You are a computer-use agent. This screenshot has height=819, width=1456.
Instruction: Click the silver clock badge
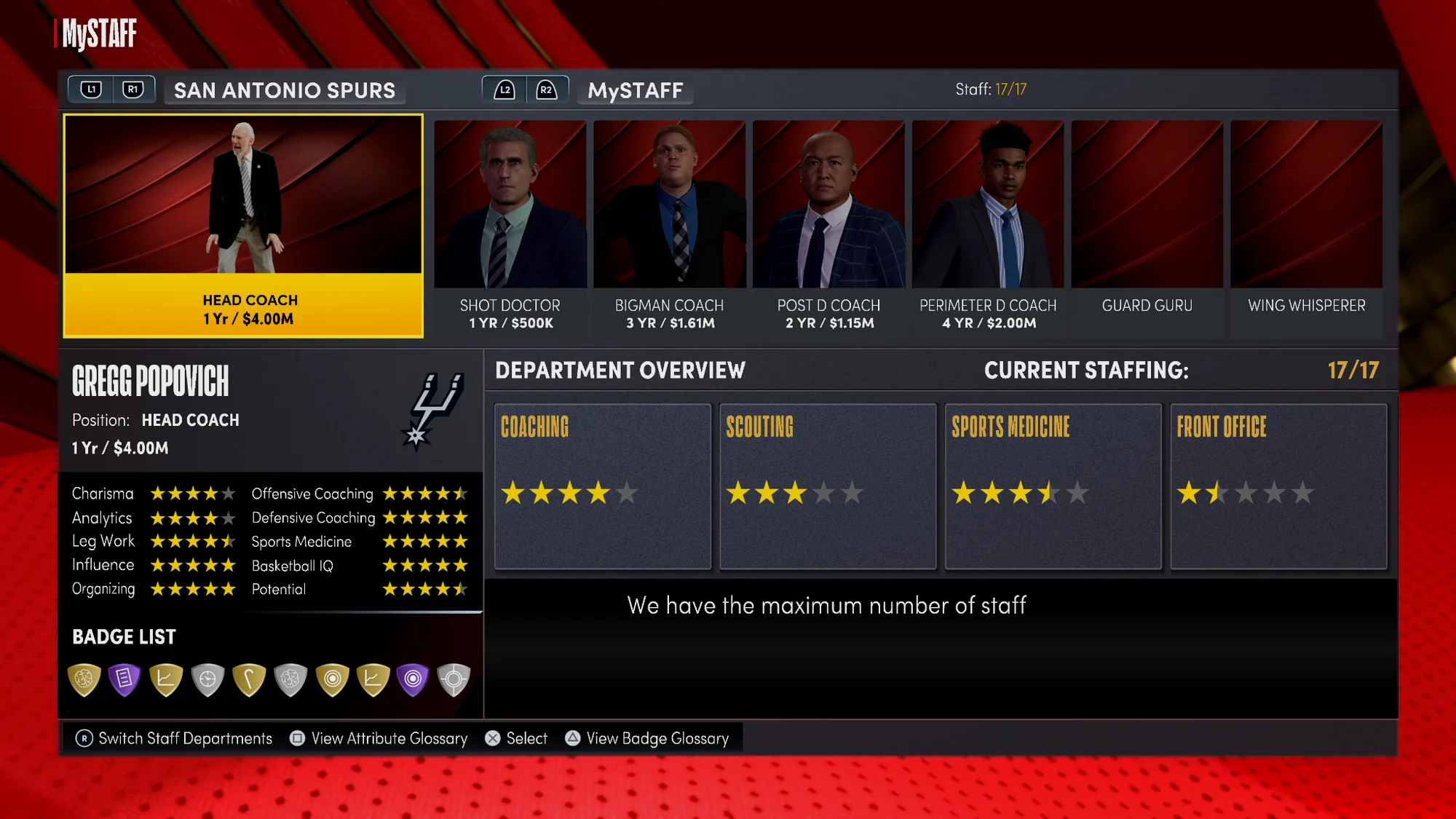[207, 678]
